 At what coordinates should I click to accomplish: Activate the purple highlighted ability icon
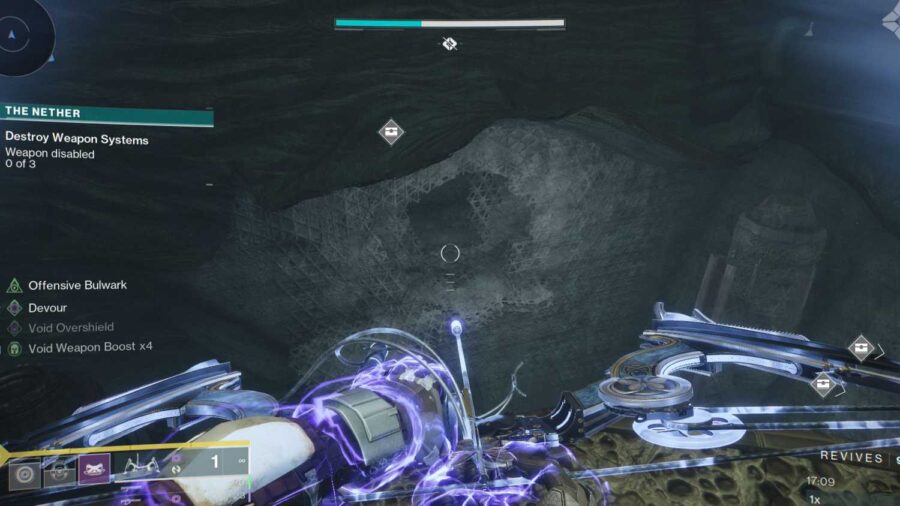93,469
